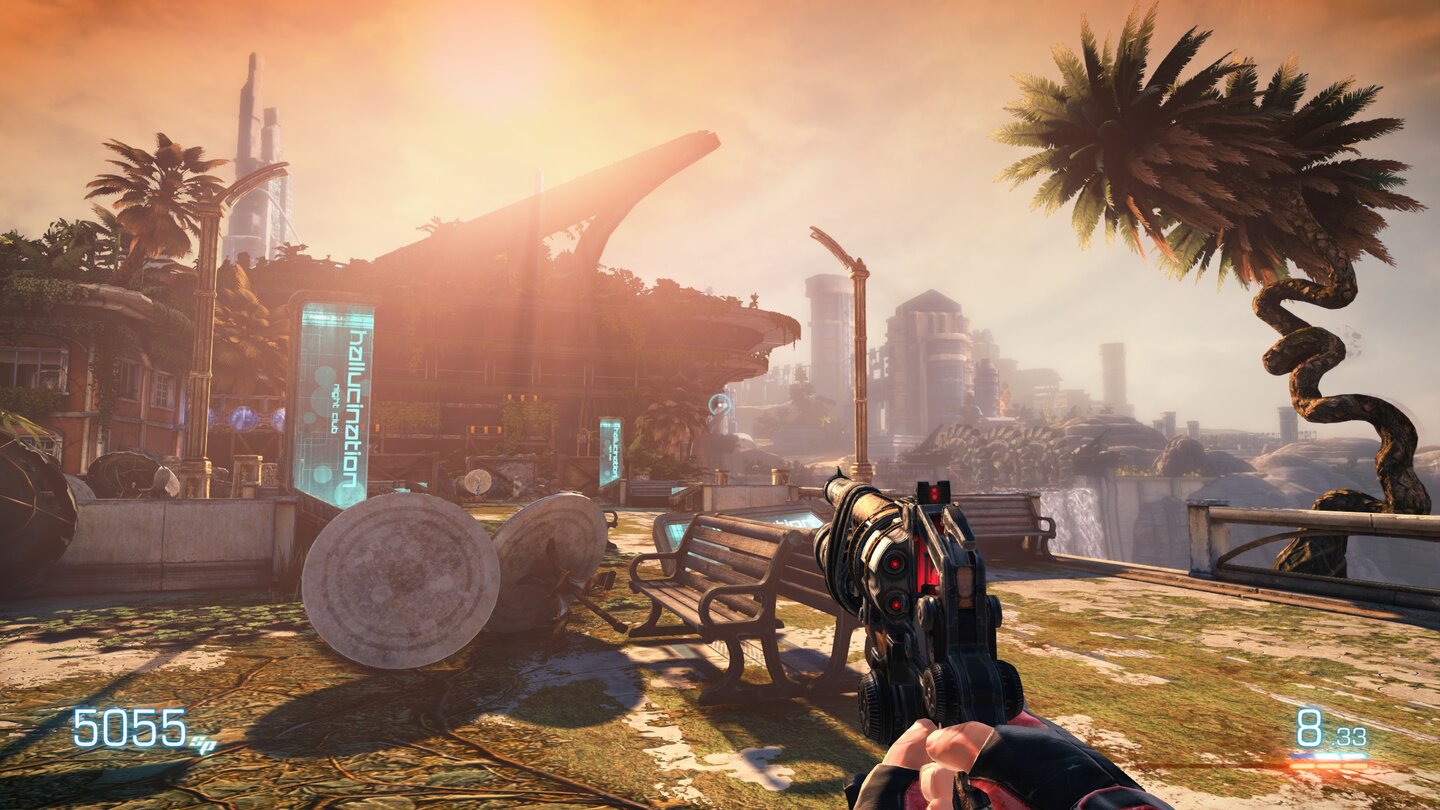Click the orange heat bar under the ammo counter

(x=1328, y=766)
